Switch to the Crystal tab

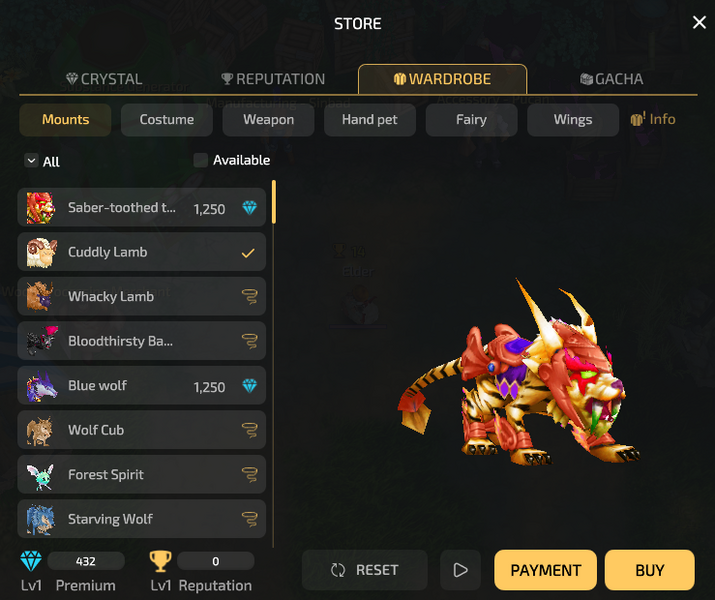104,79
